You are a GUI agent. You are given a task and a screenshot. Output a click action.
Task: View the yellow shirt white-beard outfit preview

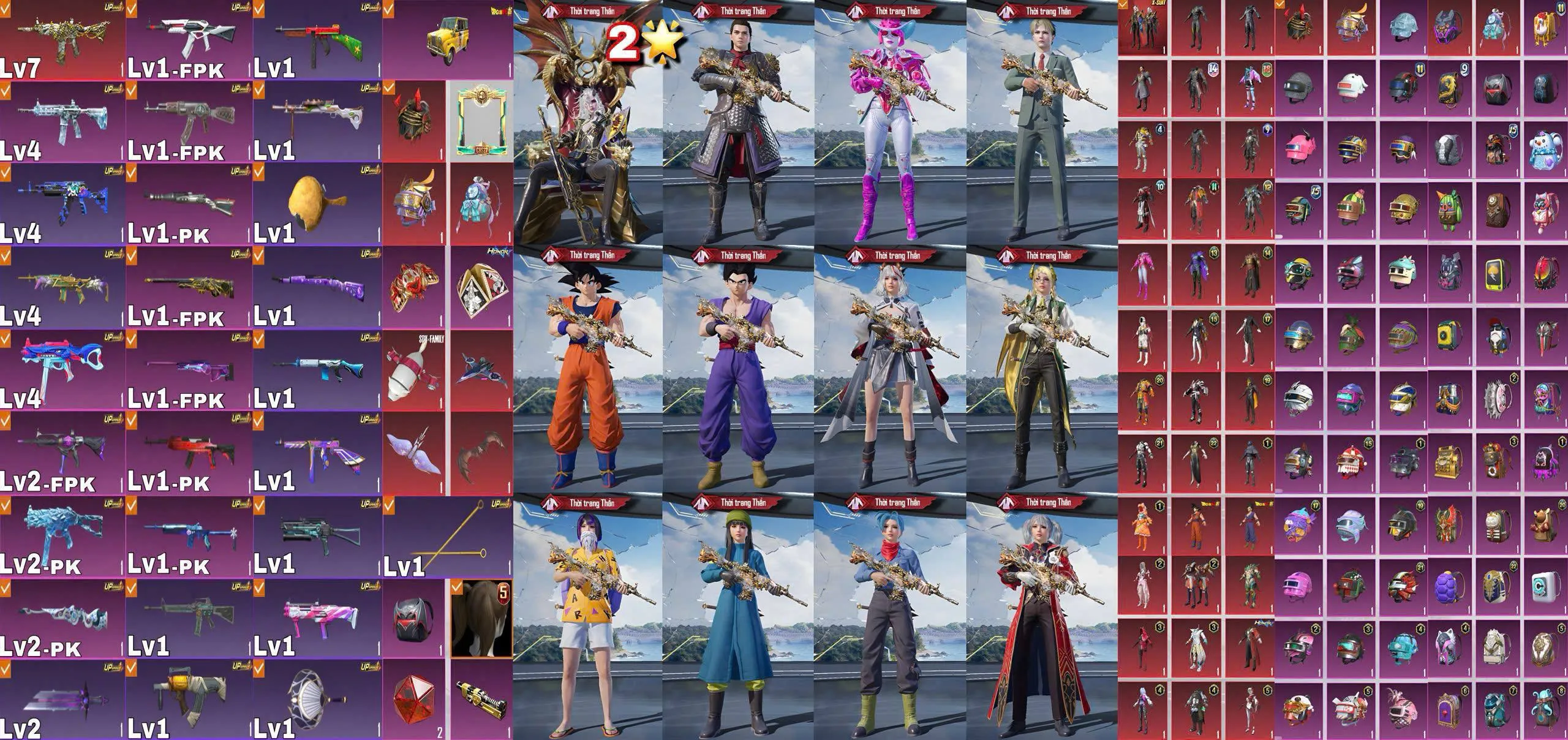(587, 619)
